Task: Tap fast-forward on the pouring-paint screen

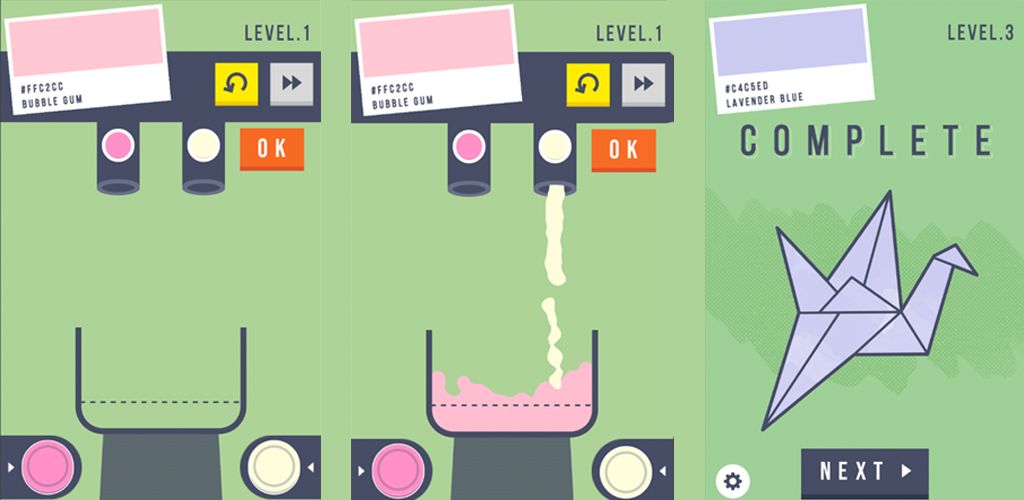Action: tap(643, 84)
